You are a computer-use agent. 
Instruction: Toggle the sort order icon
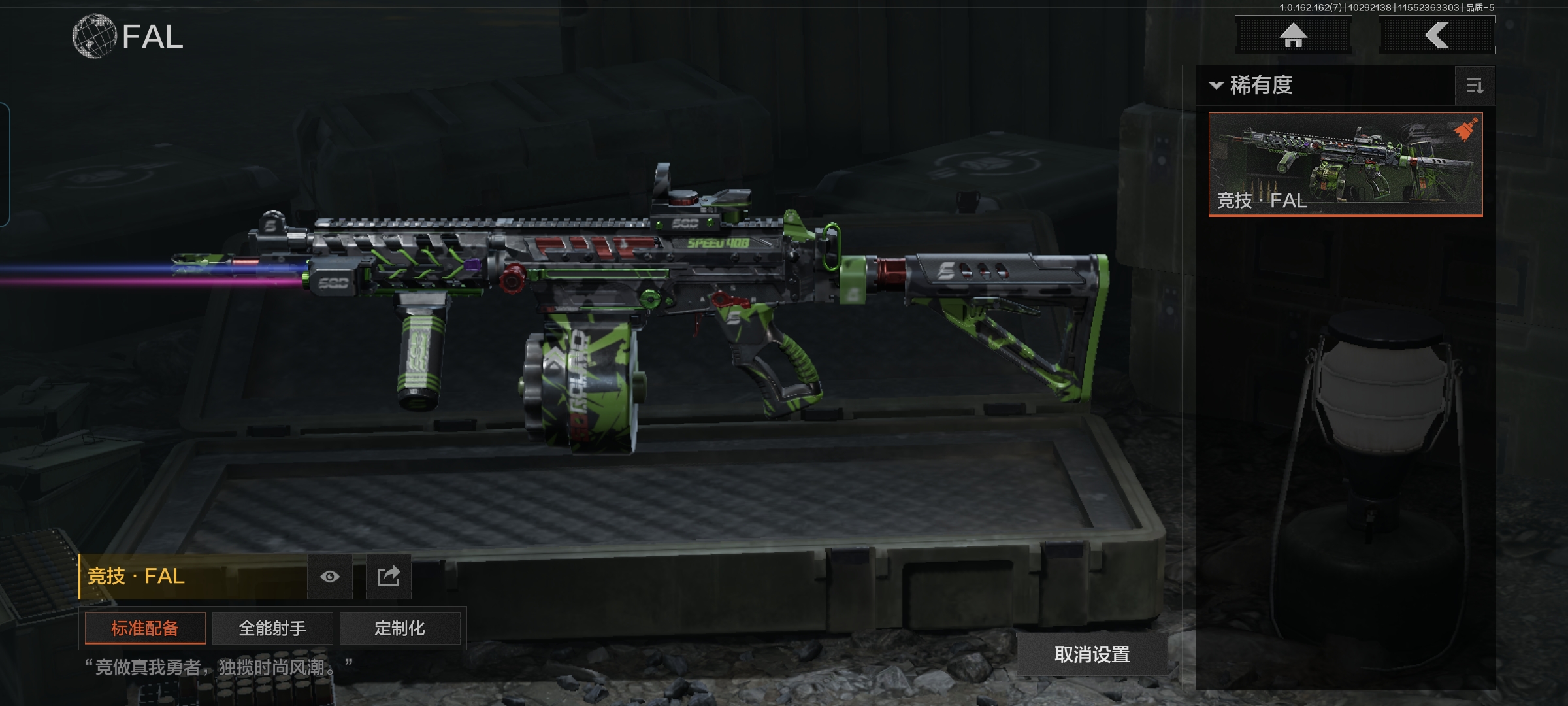coord(1475,86)
